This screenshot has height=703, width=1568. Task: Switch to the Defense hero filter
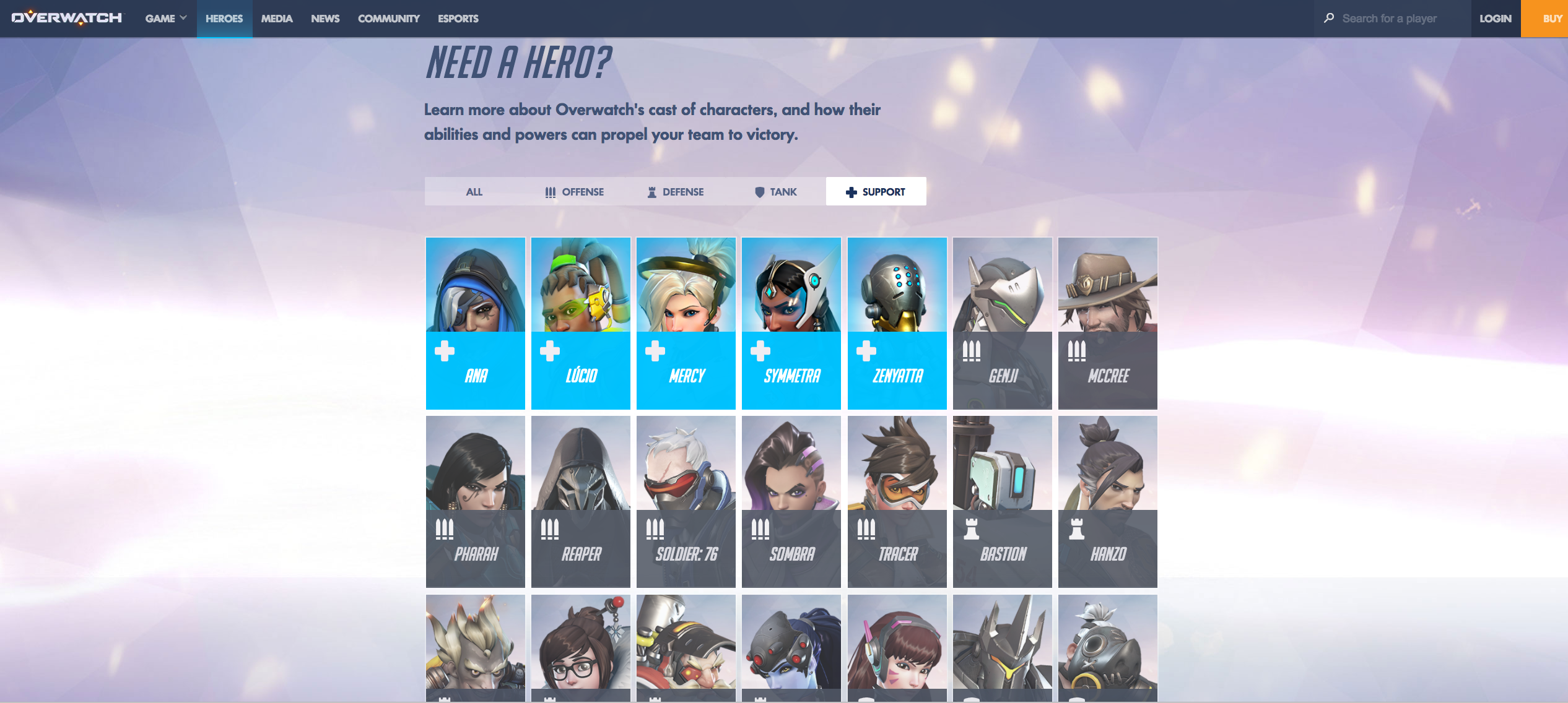coord(676,192)
